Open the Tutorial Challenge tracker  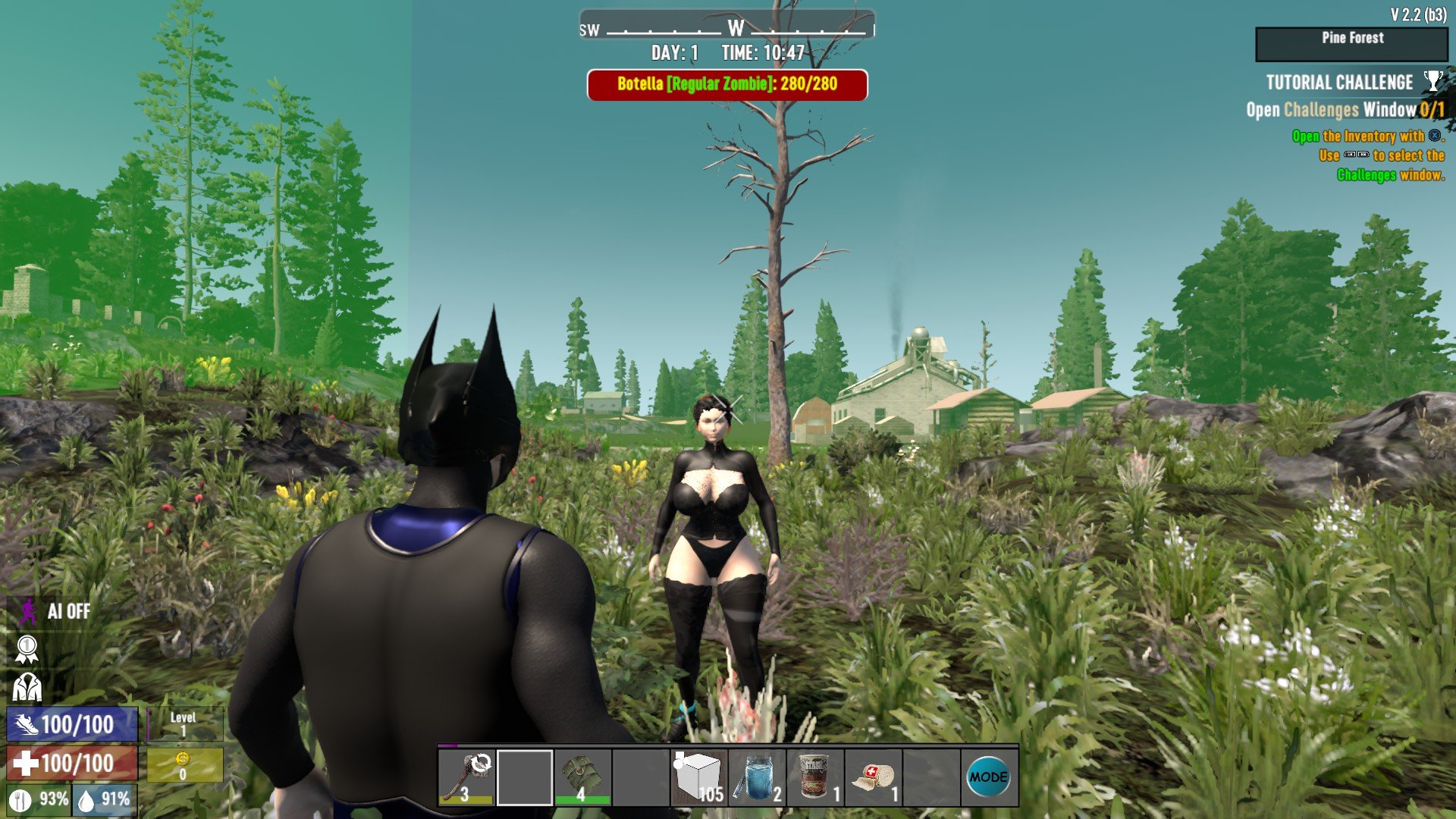point(1339,83)
